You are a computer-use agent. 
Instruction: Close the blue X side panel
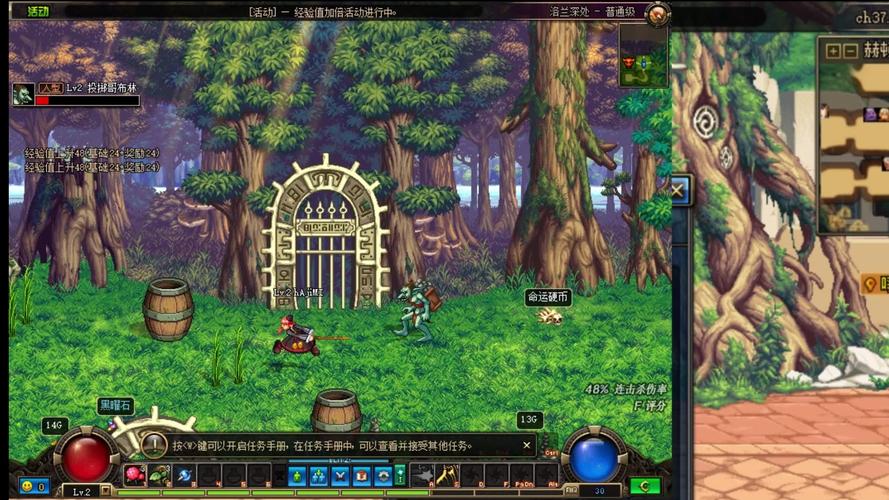(677, 189)
